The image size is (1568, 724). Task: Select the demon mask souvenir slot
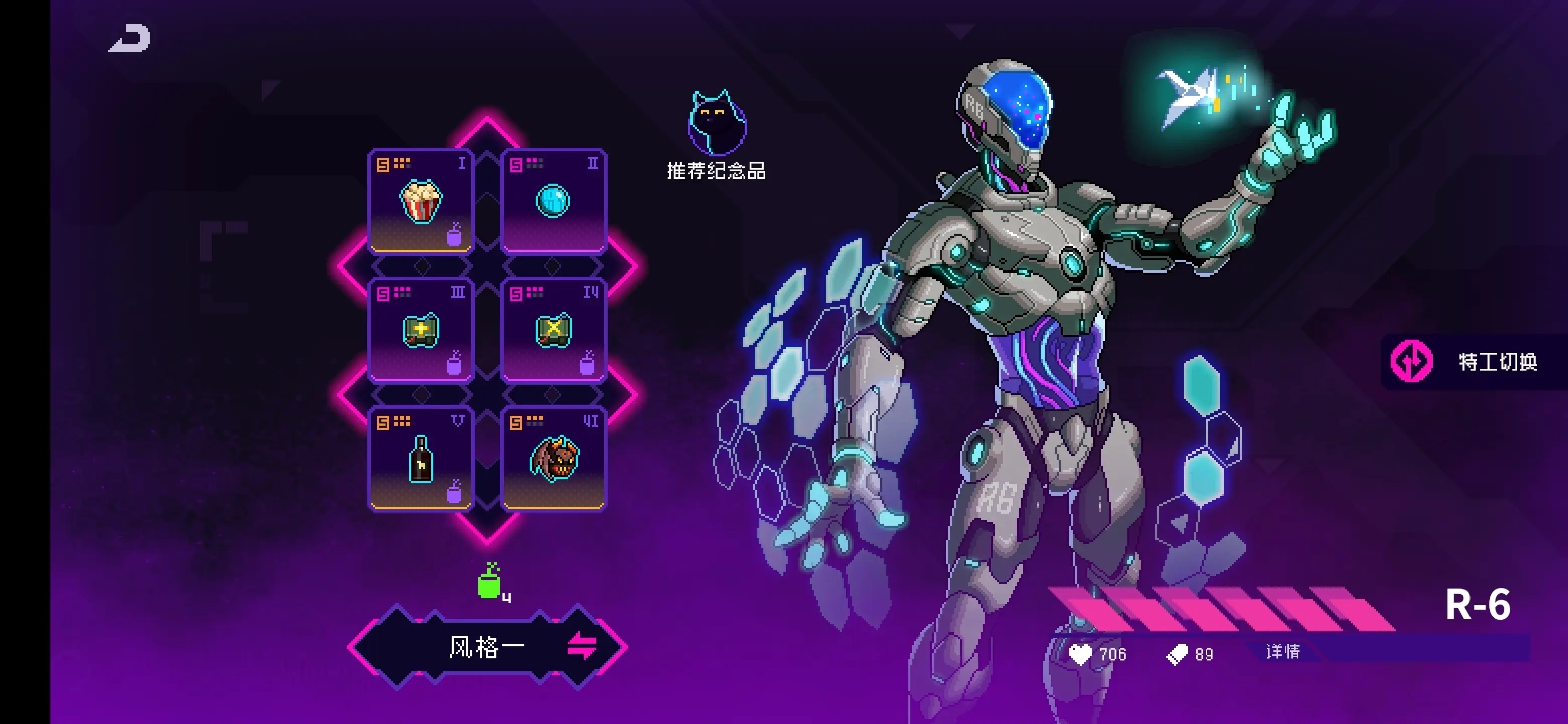[553, 459]
